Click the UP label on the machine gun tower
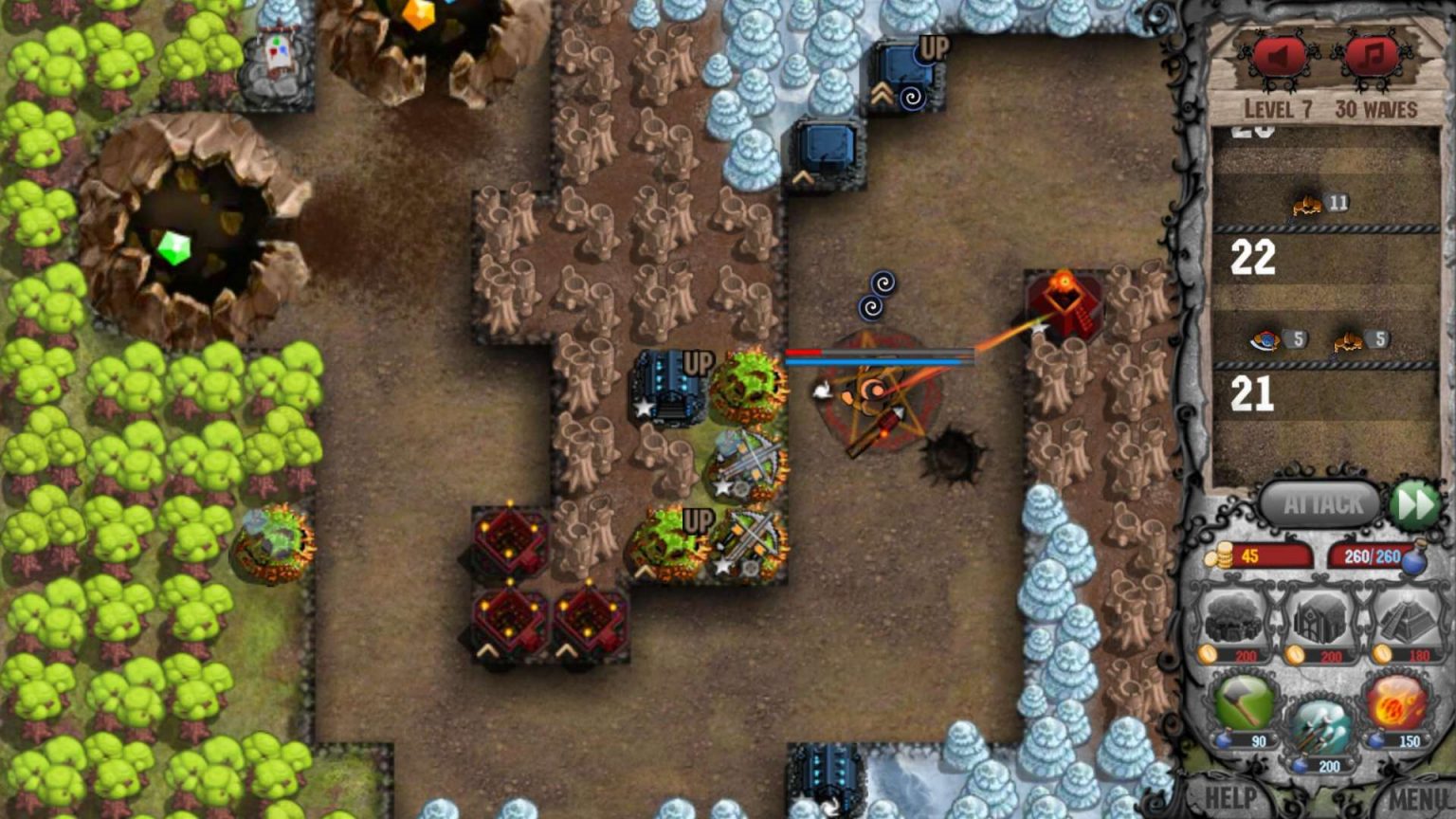This screenshot has height=819, width=1456. coord(699,360)
